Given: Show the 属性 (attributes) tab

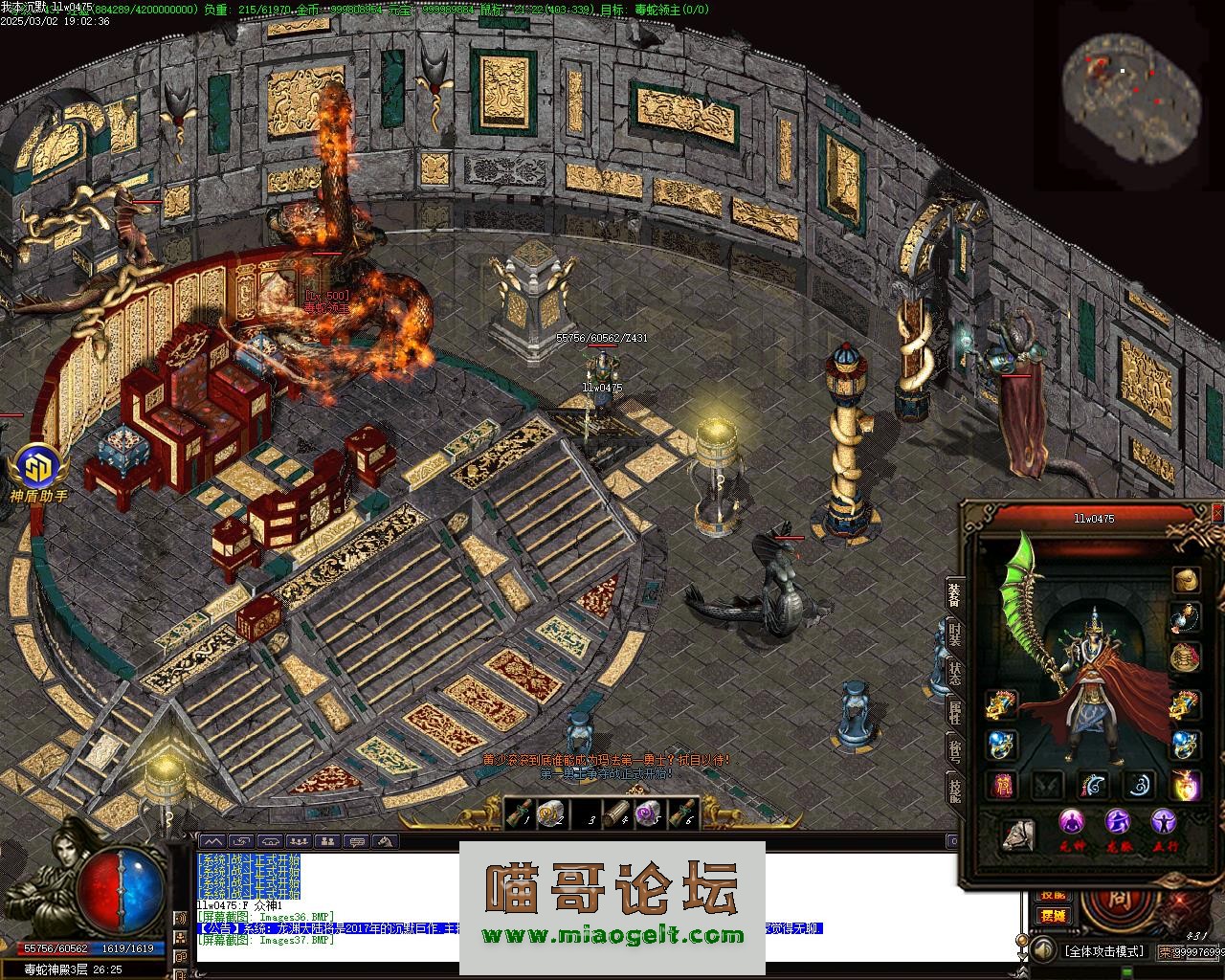Looking at the screenshot, I should [x=954, y=711].
